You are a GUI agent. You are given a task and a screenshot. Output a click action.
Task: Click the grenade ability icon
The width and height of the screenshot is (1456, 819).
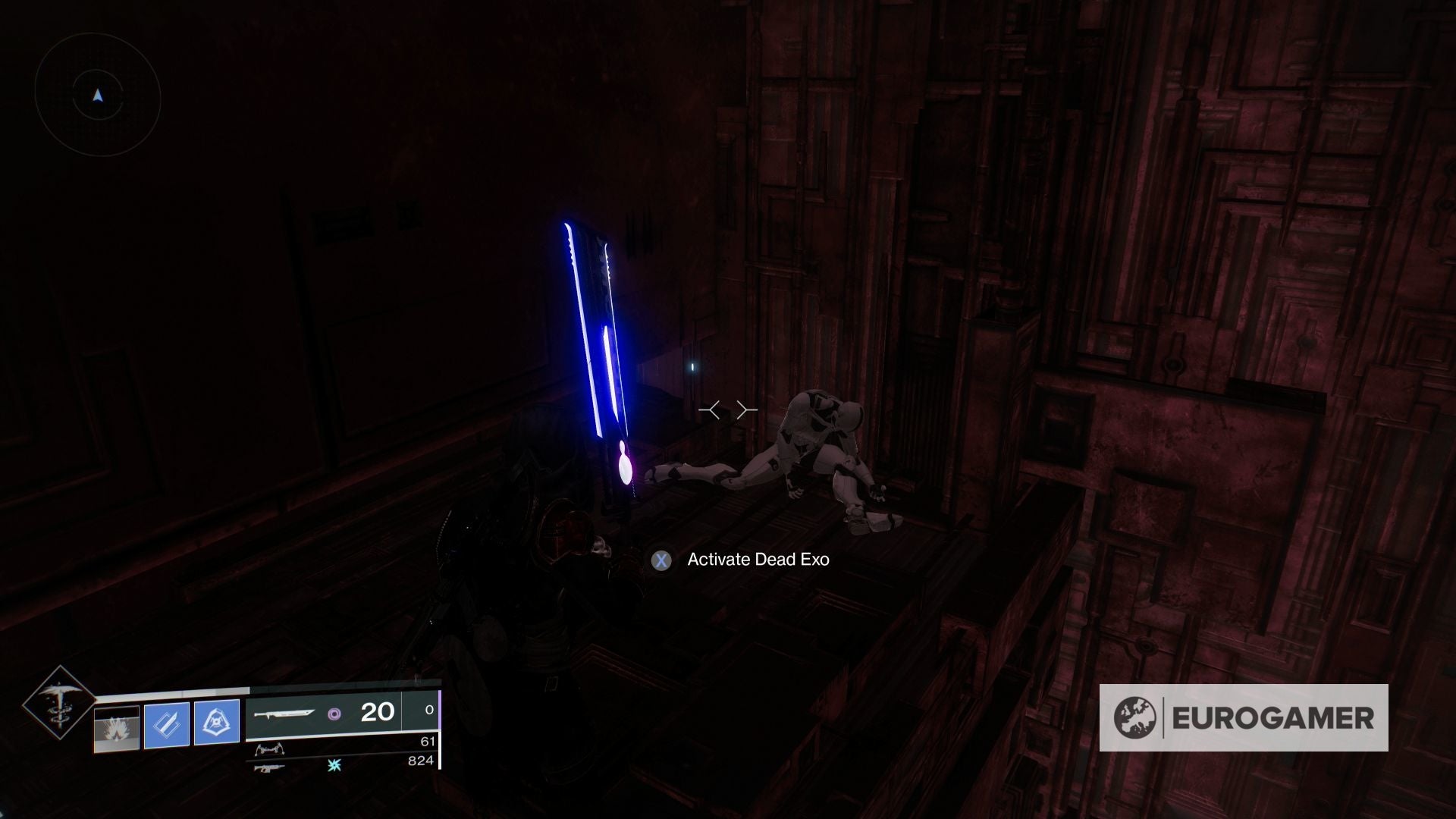[x=115, y=726]
